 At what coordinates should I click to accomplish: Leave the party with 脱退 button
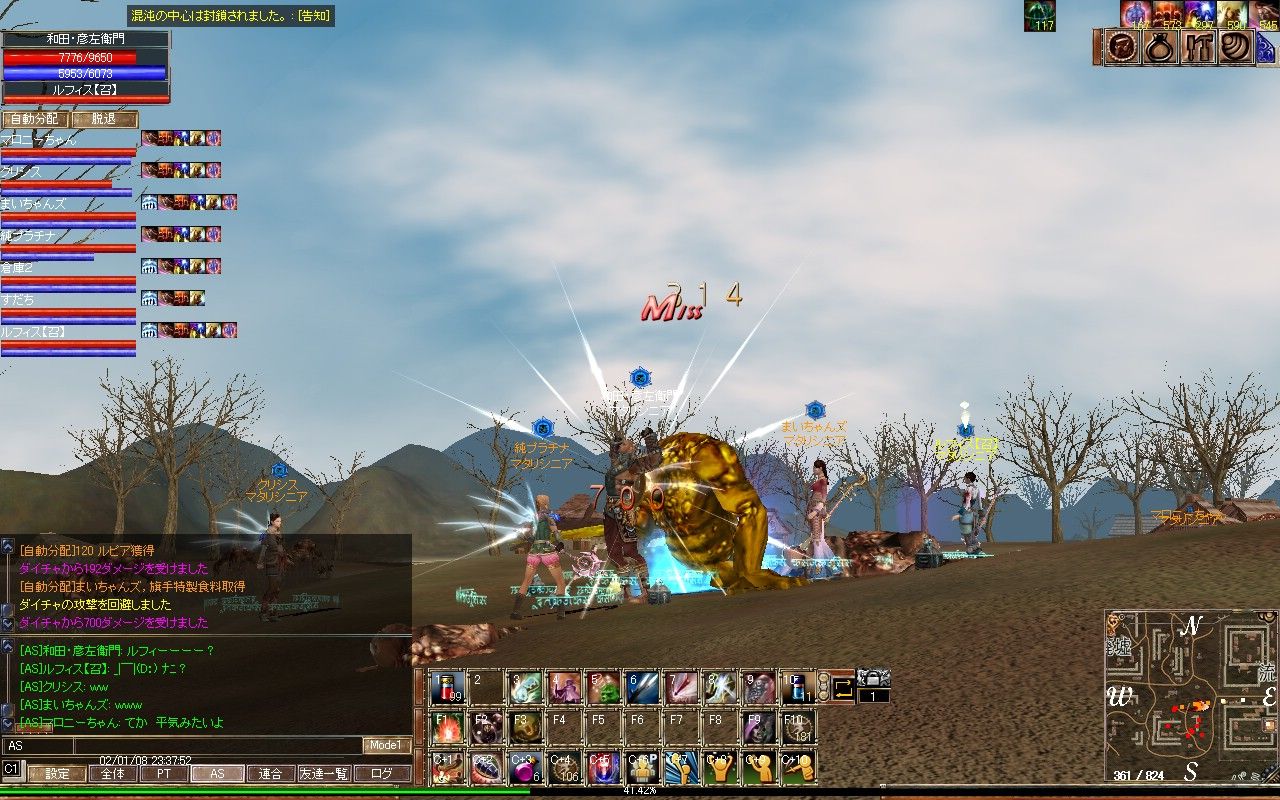[x=104, y=119]
